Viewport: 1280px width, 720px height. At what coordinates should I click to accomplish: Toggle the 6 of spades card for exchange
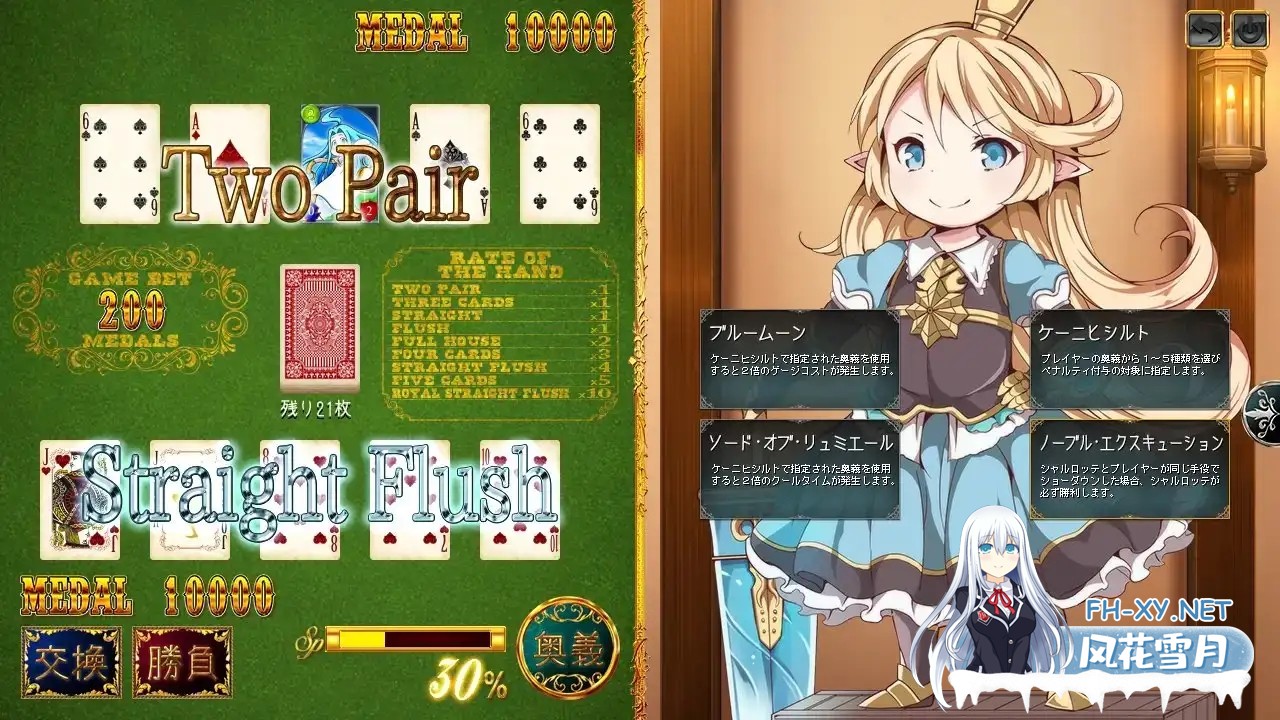pos(118,163)
